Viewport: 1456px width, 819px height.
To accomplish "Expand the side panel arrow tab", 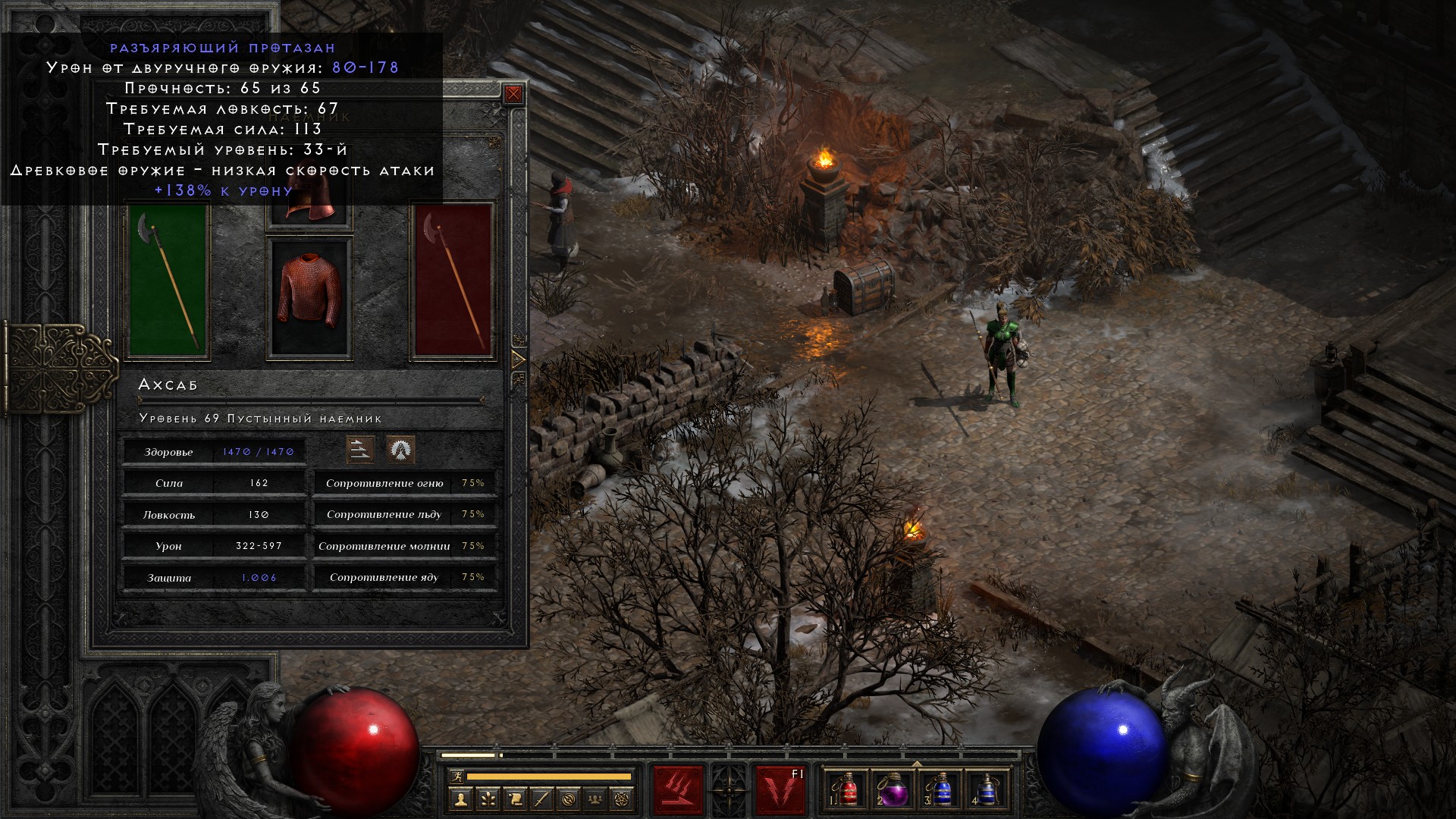I will tap(519, 359).
